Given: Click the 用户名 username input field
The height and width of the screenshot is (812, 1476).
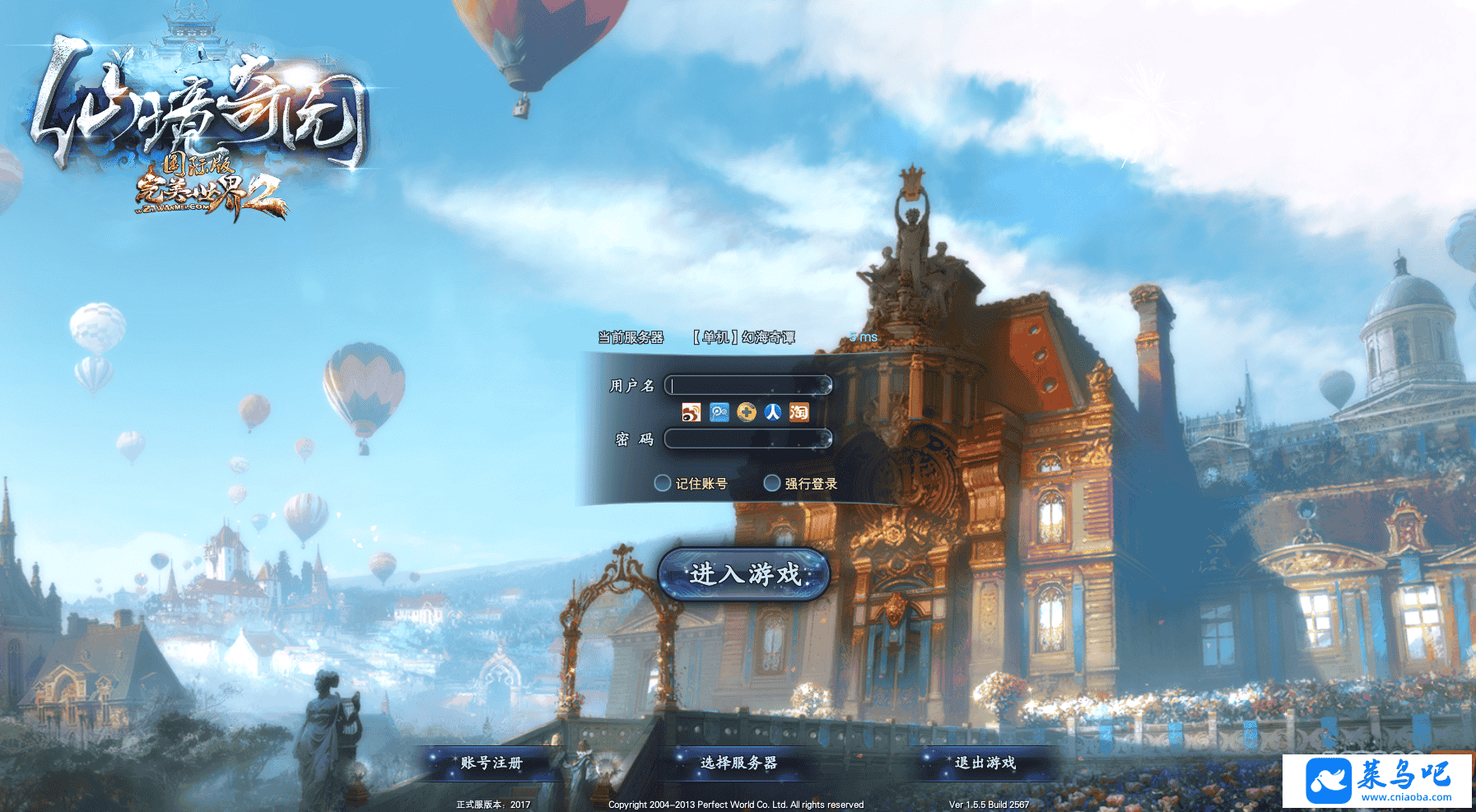Looking at the screenshot, I should click(748, 385).
